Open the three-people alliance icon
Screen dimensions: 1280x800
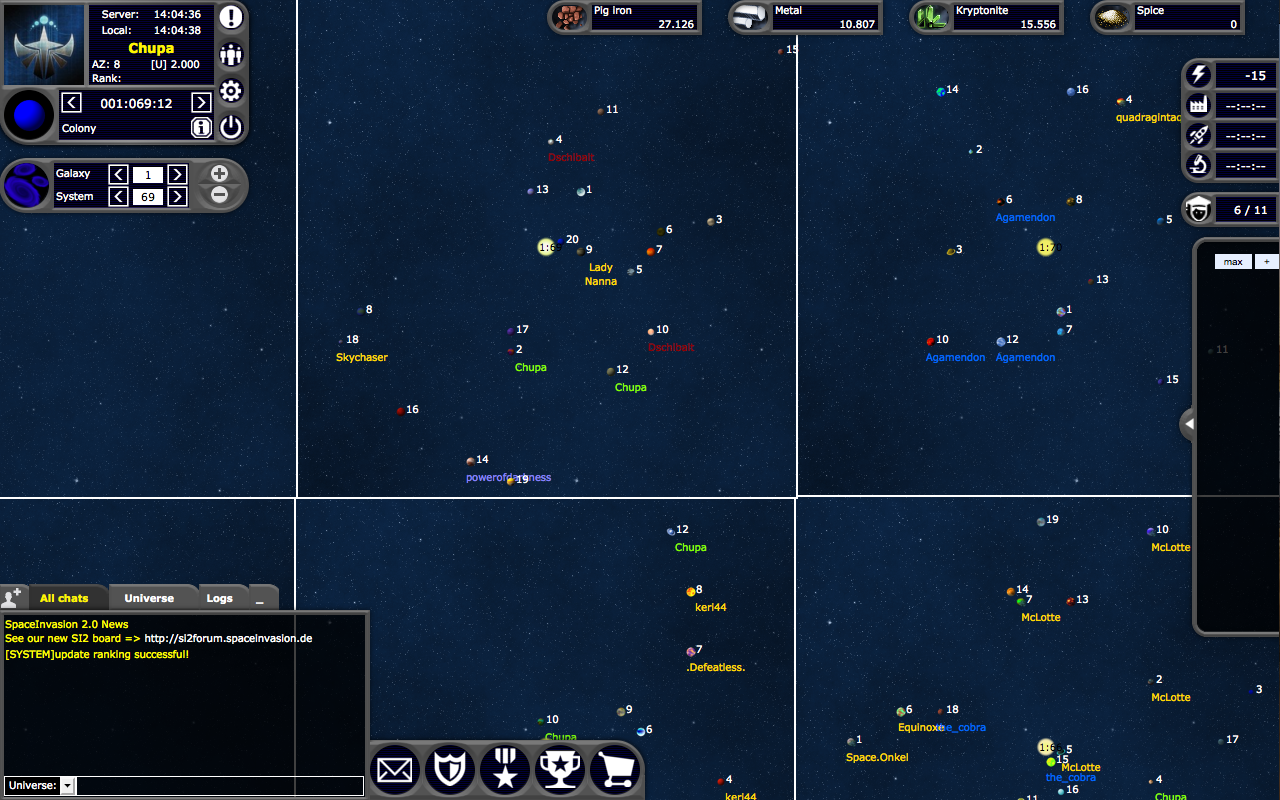coord(231,54)
